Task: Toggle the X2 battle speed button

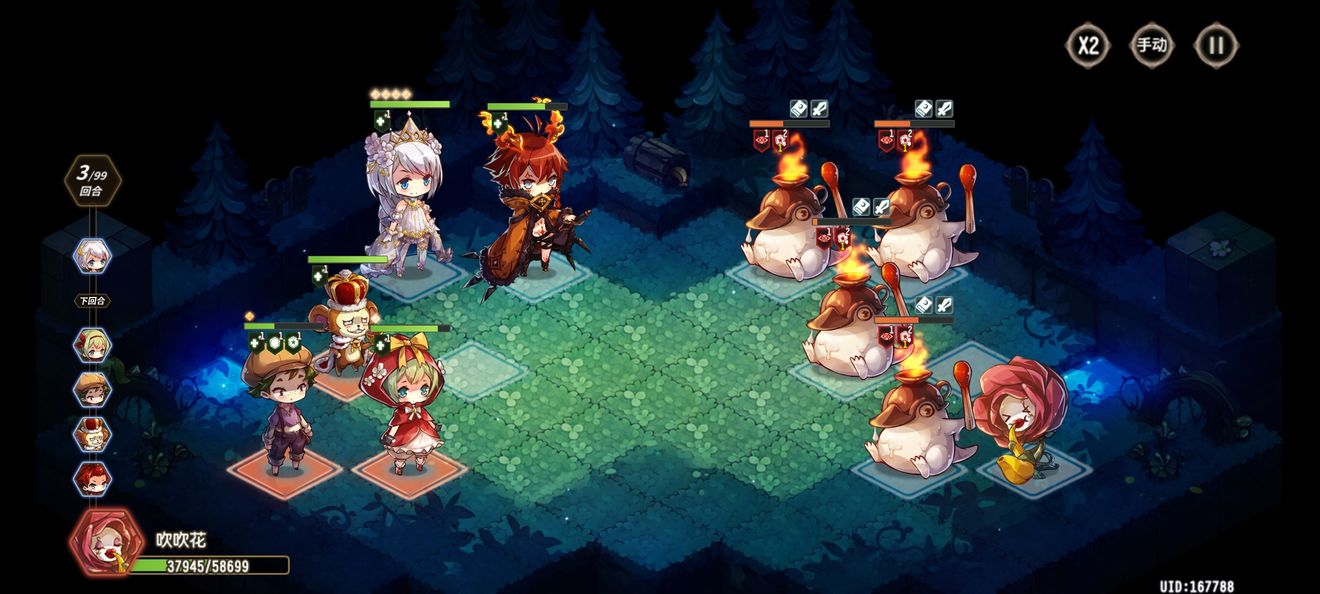Action: [x=1088, y=45]
